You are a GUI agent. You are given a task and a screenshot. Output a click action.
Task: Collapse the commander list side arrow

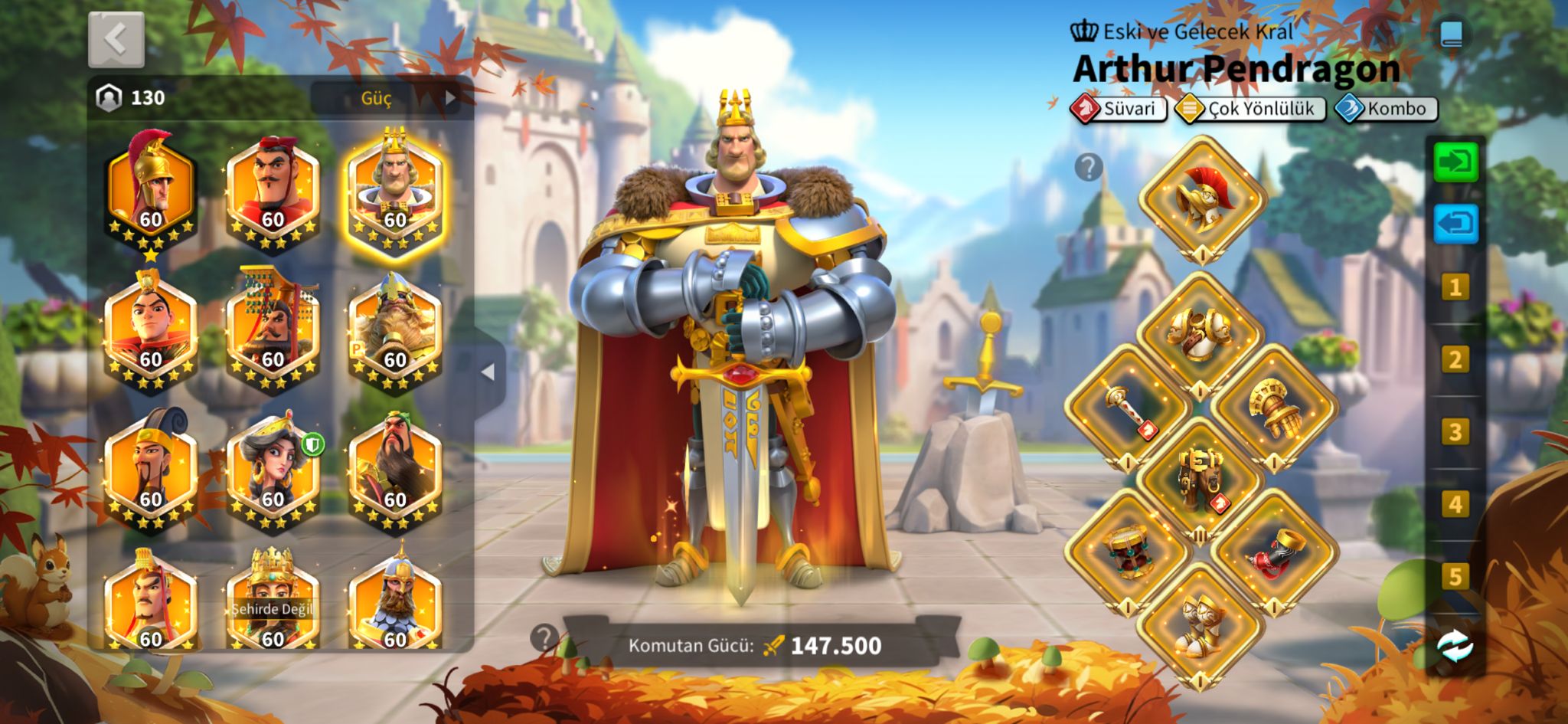(488, 372)
